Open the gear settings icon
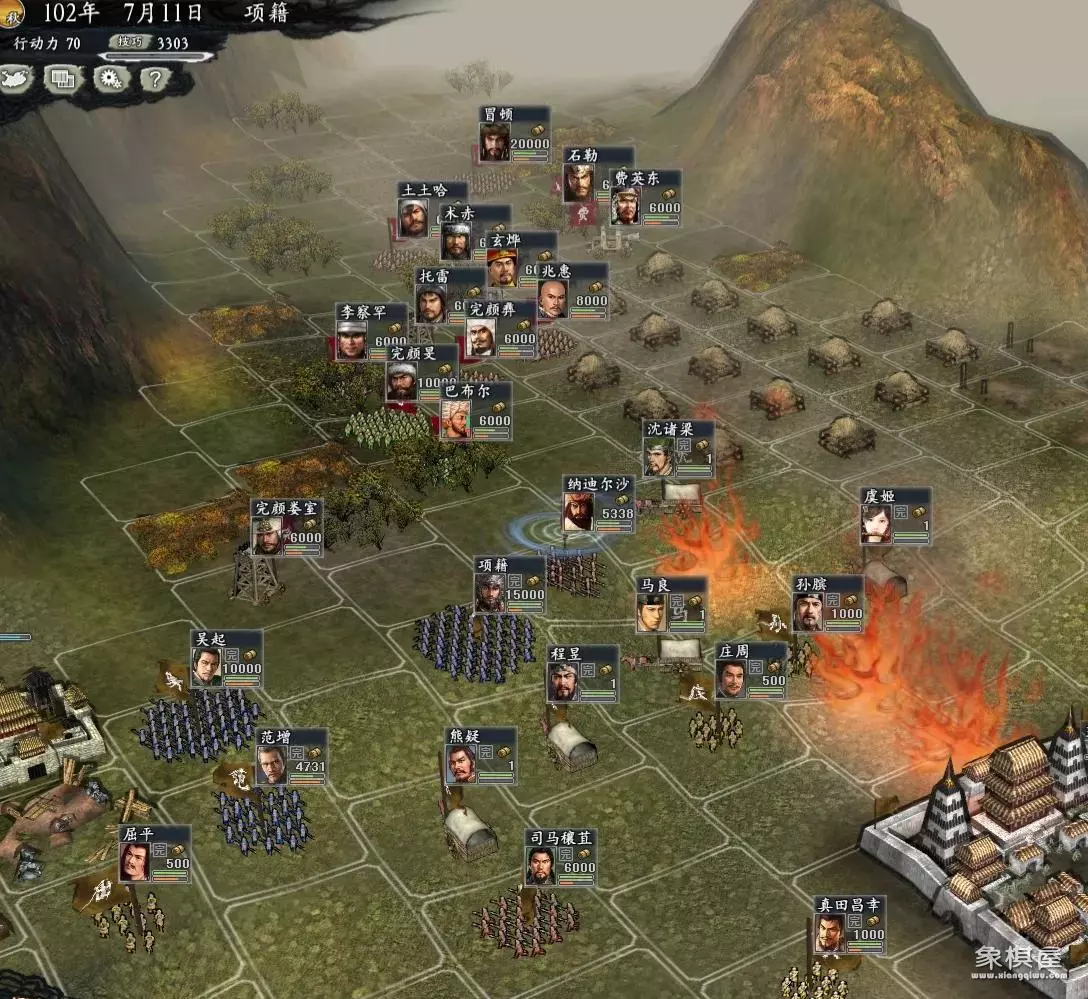 (110, 78)
